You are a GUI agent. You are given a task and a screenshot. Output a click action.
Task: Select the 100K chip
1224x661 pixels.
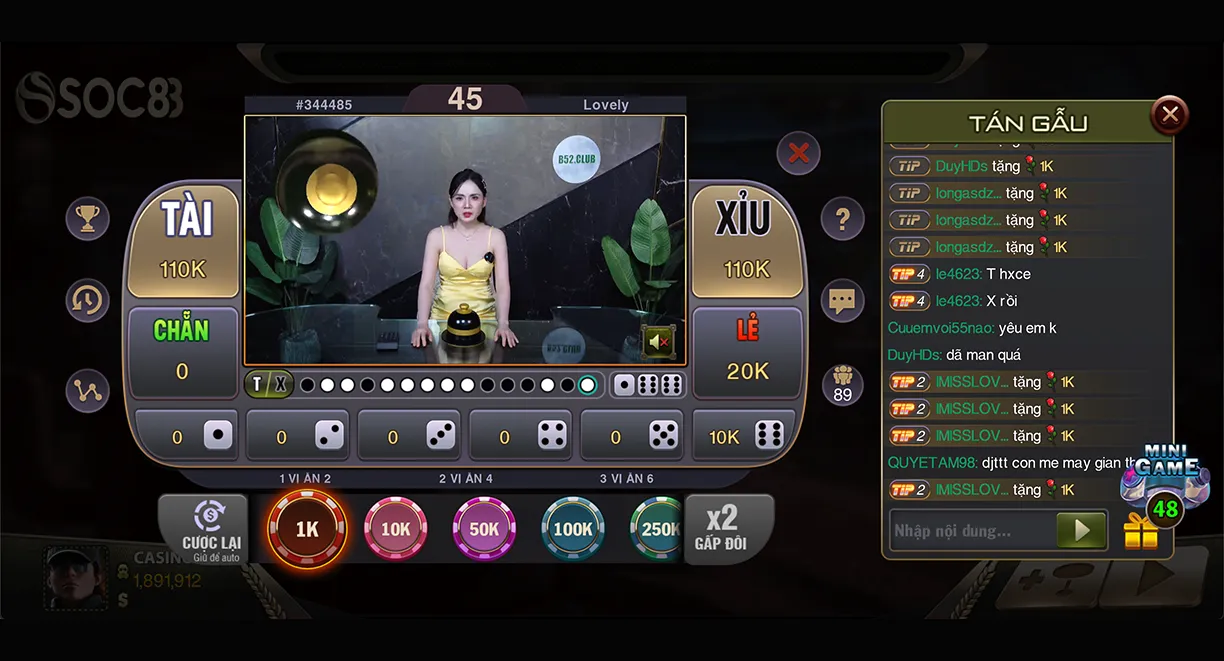pyautogui.click(x=573, y=529)
